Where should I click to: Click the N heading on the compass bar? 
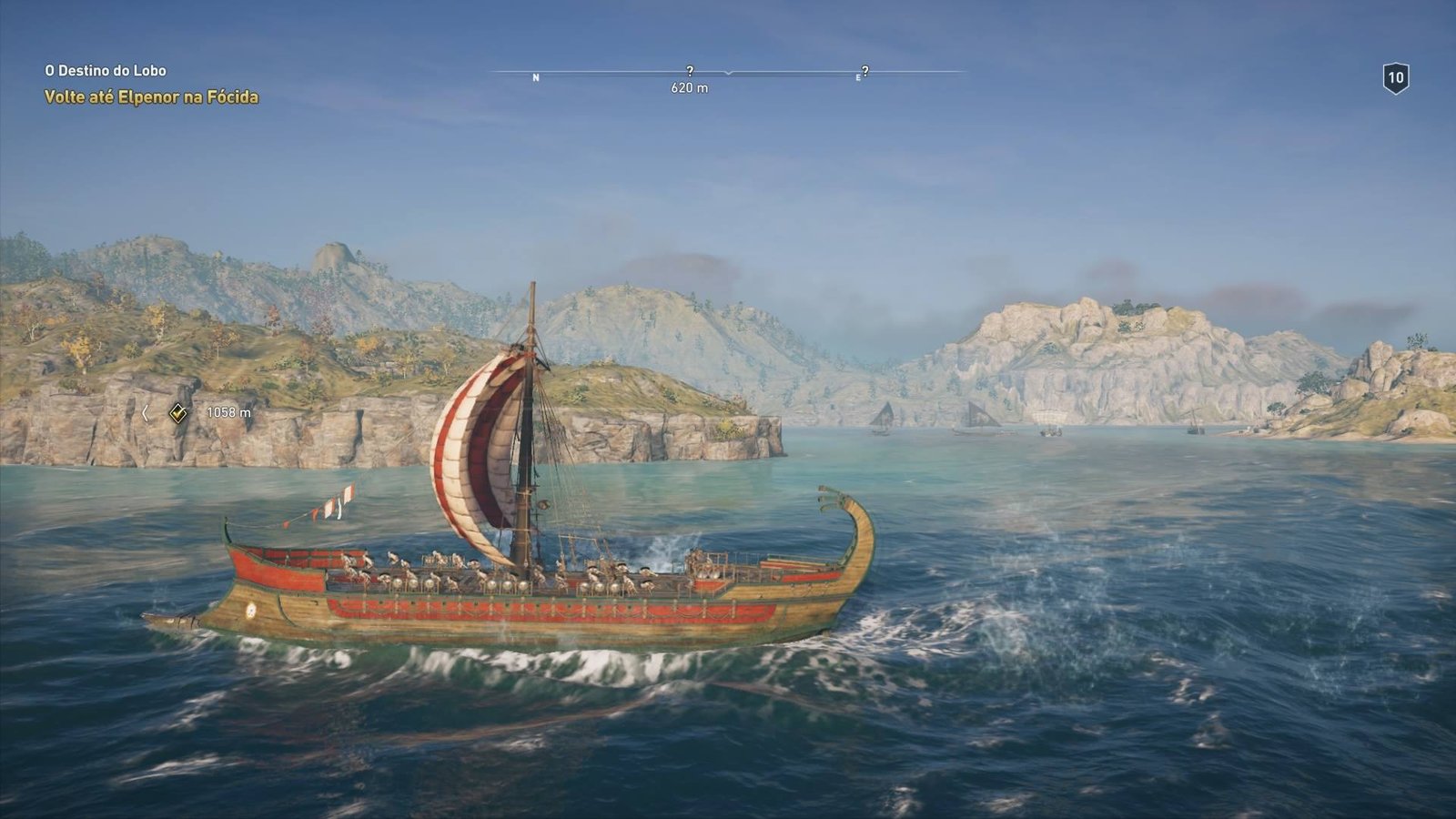pyautogui.click(x=536, y=78)
